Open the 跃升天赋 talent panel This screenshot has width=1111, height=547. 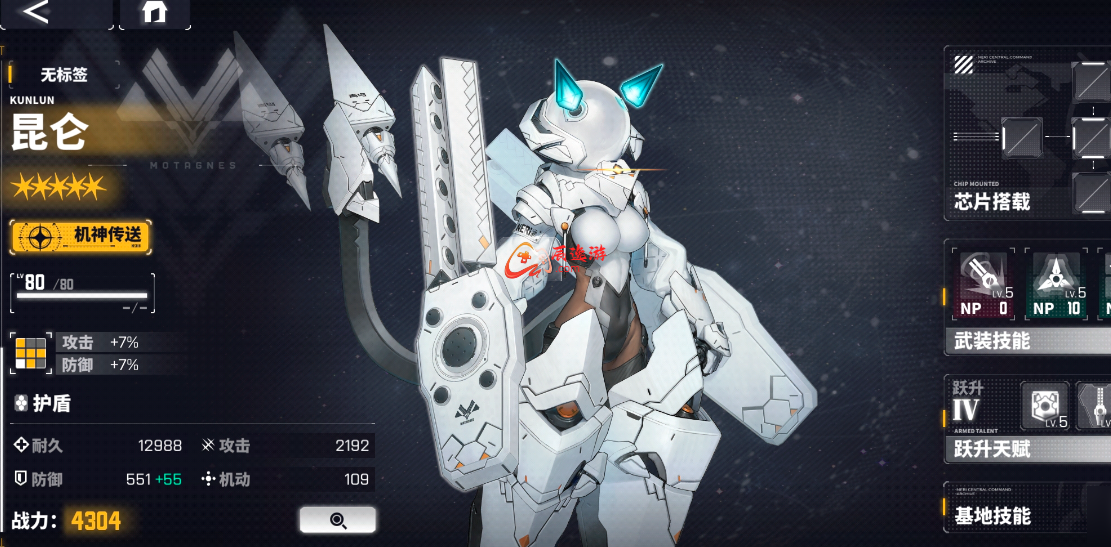pos(992,449)
